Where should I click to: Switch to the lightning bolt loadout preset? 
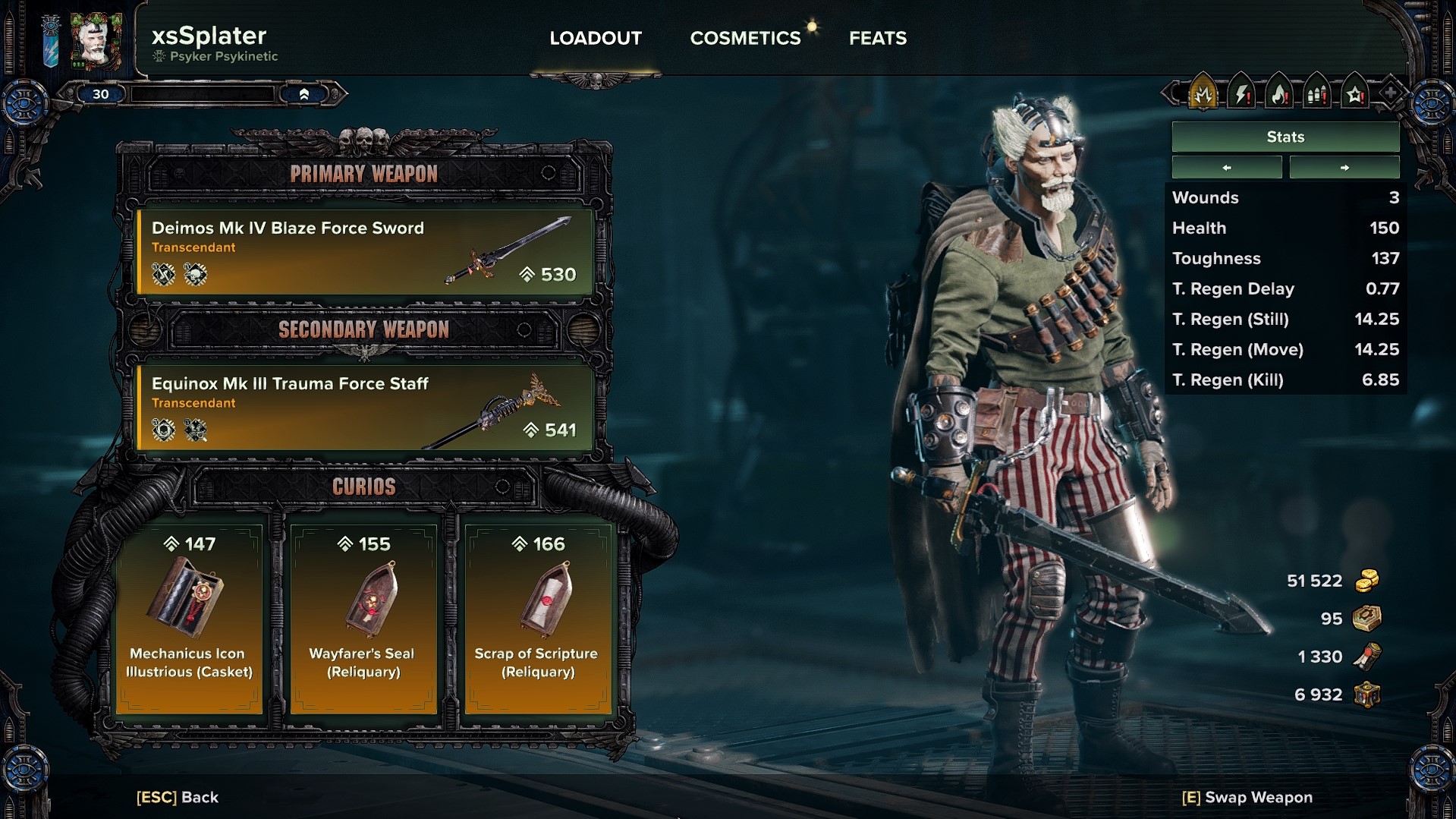coord(1241,95)
